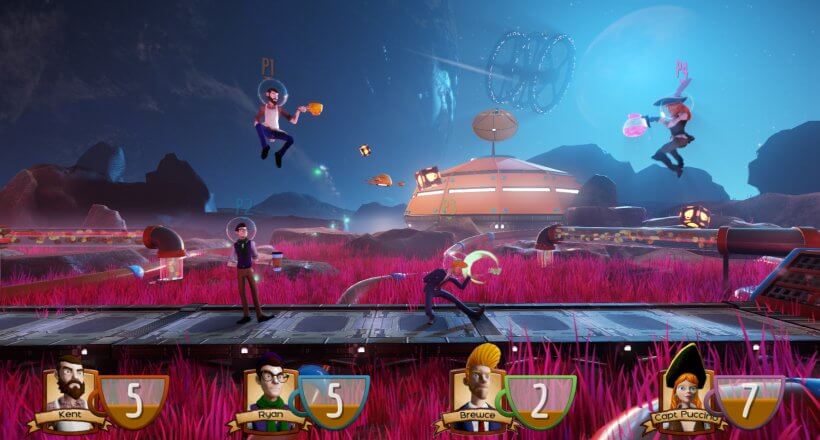The height and width of the screenshot is (440, 820).
Task: Click Ryan's player portrait with glasses
Action: tap(270, 388)
